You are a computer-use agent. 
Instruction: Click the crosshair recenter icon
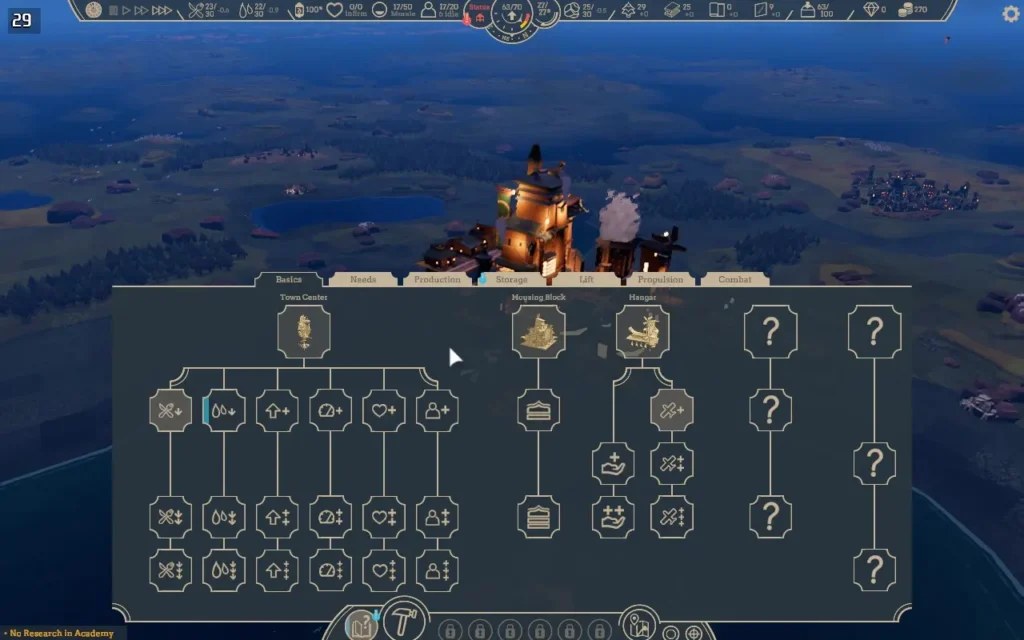tap(694, 632)
